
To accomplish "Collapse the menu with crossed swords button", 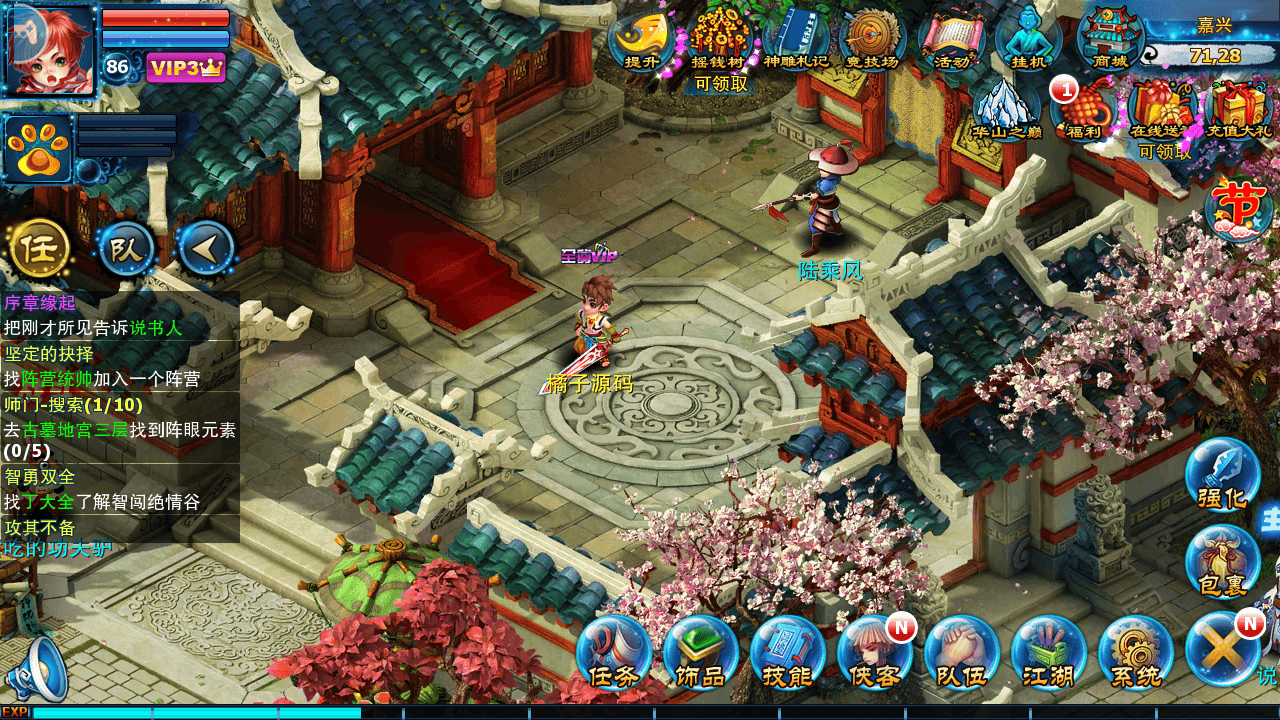I will [1222, 650].
